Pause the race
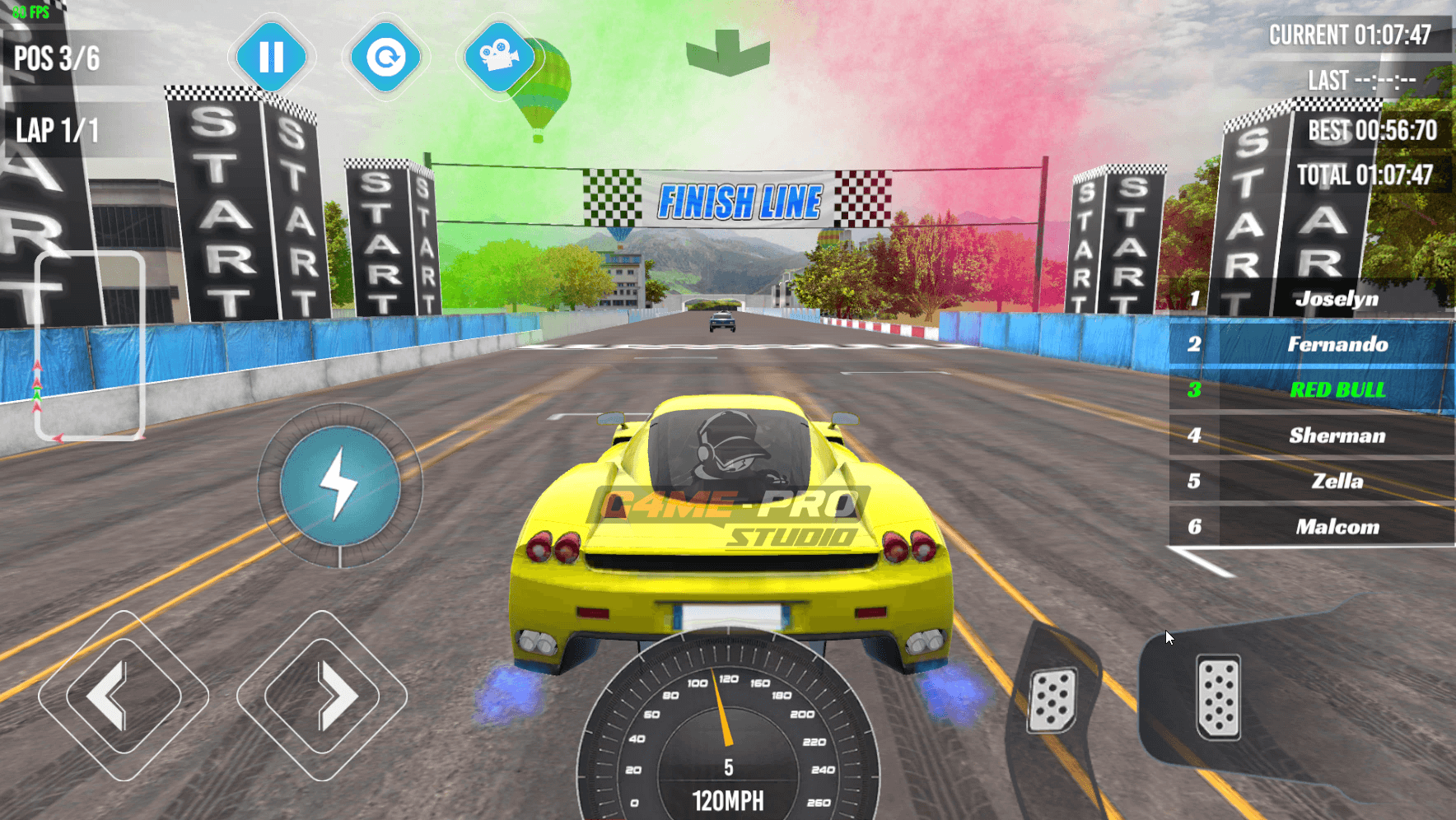Screen dimensions: 1456x820 (x=271, y=58)
